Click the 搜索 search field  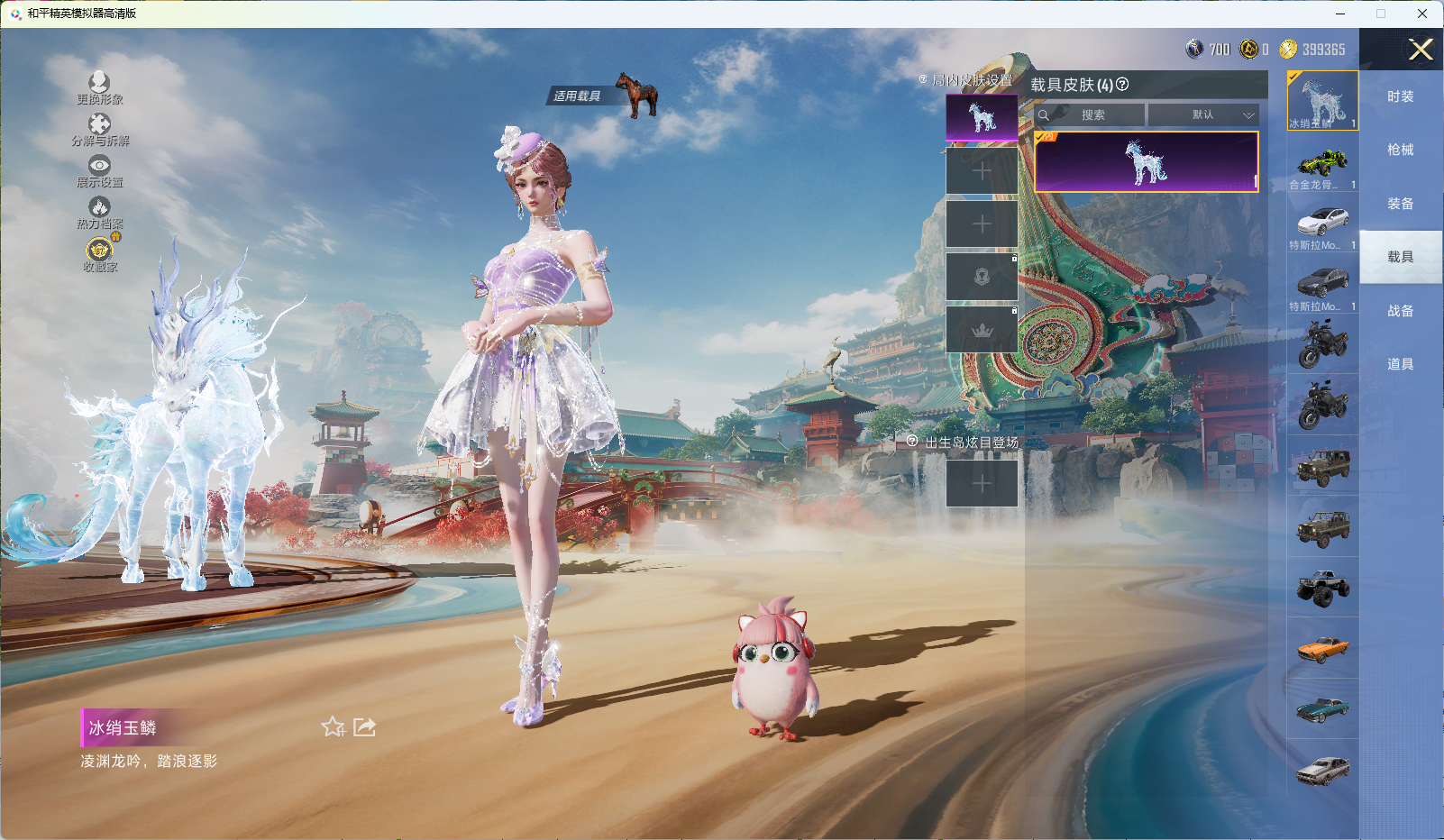(1092, 115)
